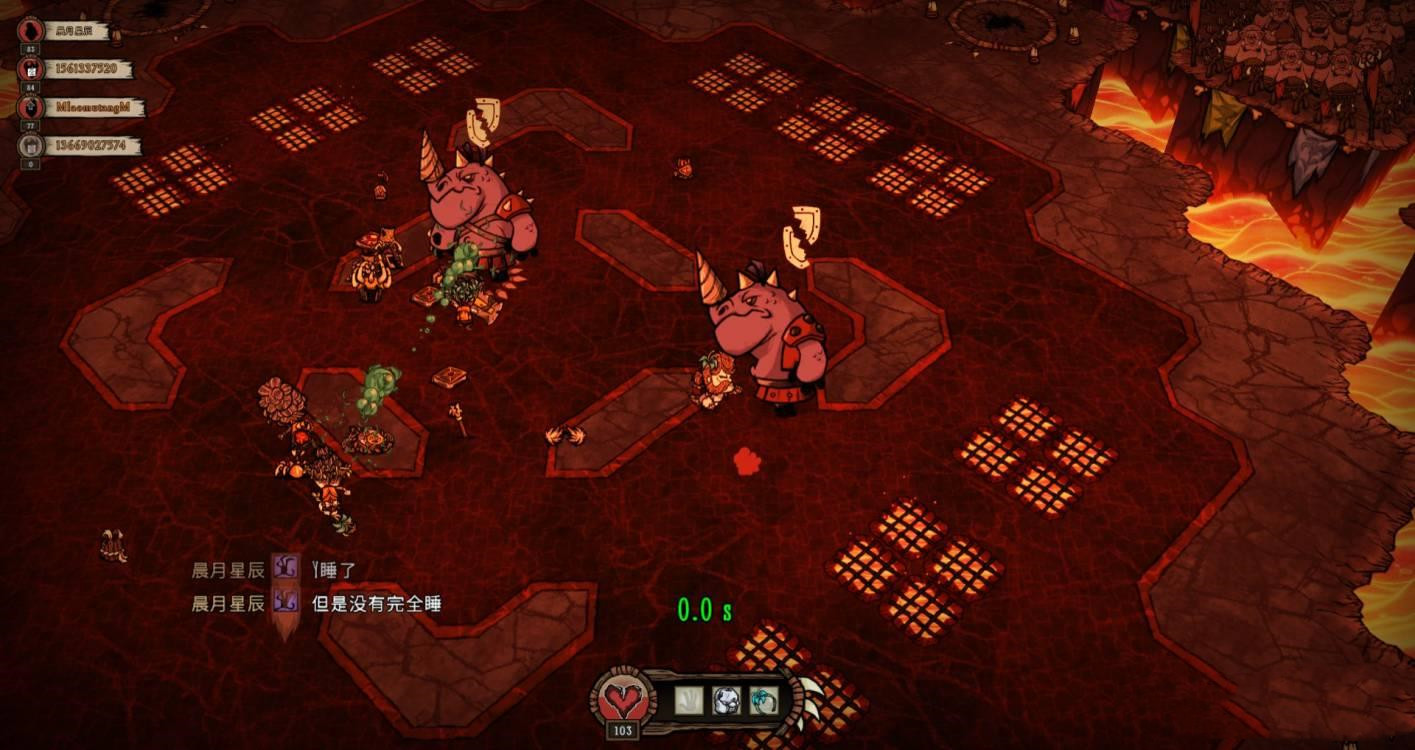Viewport: 1415px width, 750px height.
Task: Choose teammate MissmutangM's portrait badge
Action: 29,107
